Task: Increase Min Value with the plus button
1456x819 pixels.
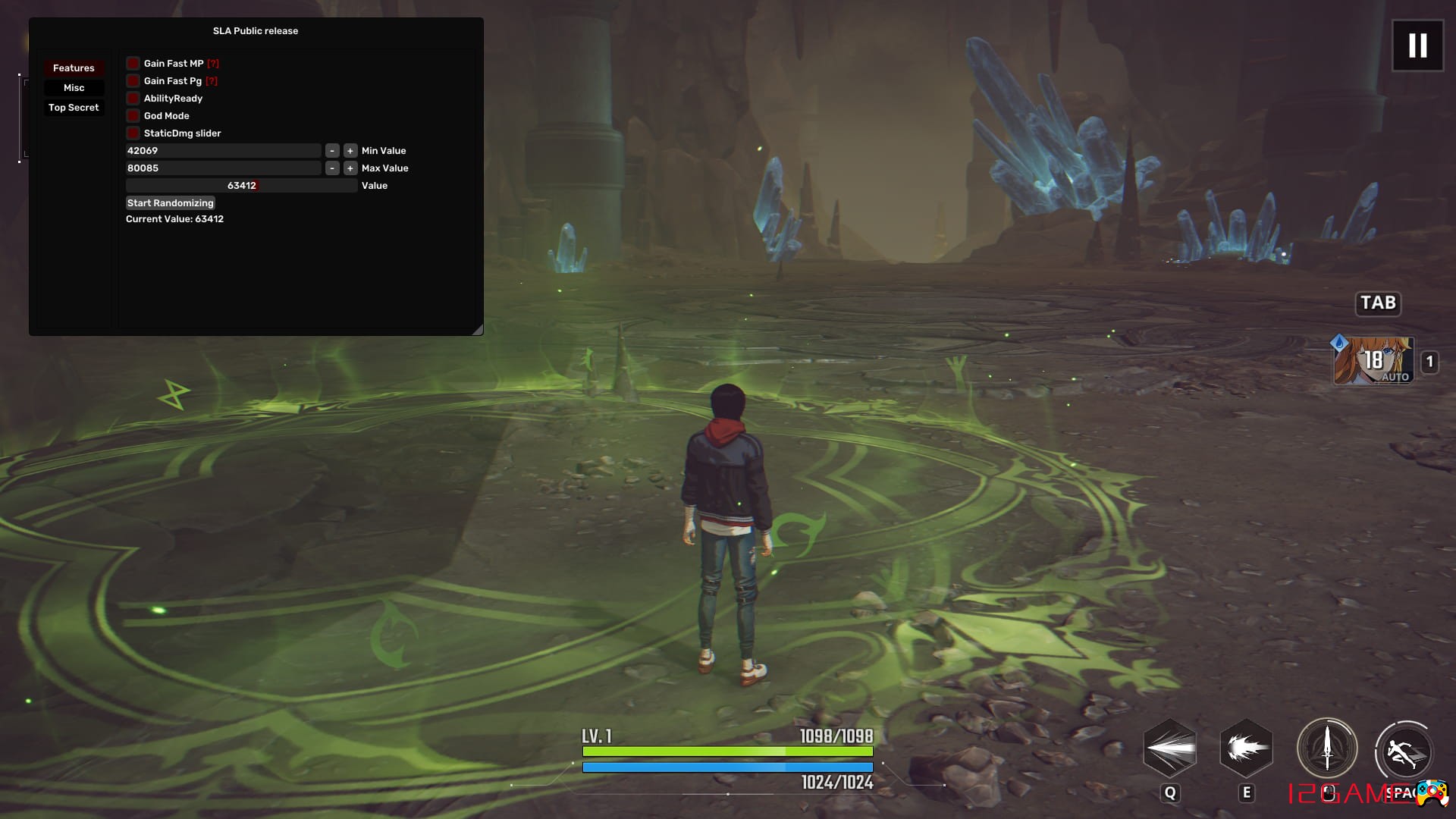Action: click(350, 151)
